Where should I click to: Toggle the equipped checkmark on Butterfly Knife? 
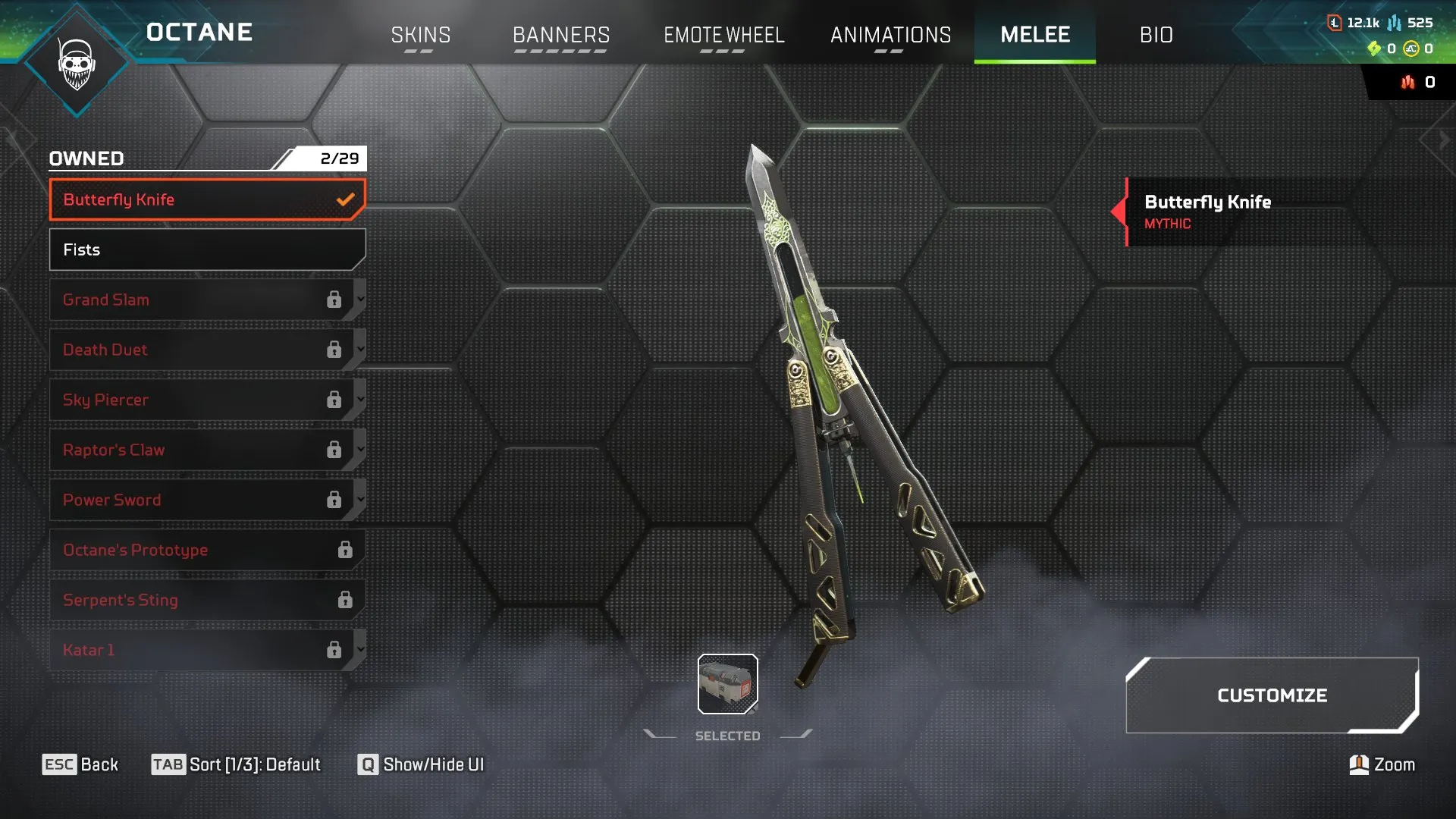coord(346,199)
